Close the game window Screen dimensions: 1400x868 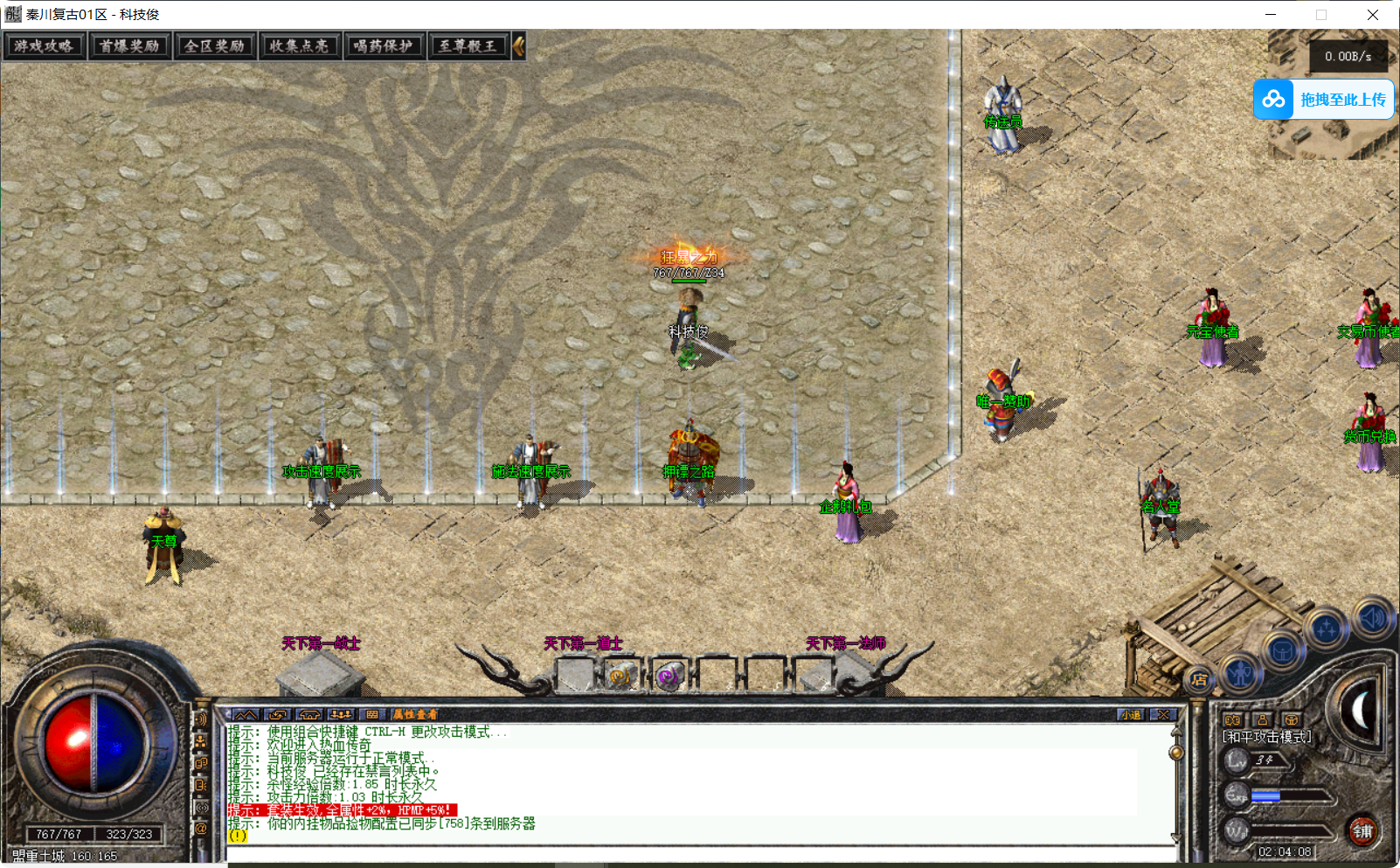click(1373, 15)
